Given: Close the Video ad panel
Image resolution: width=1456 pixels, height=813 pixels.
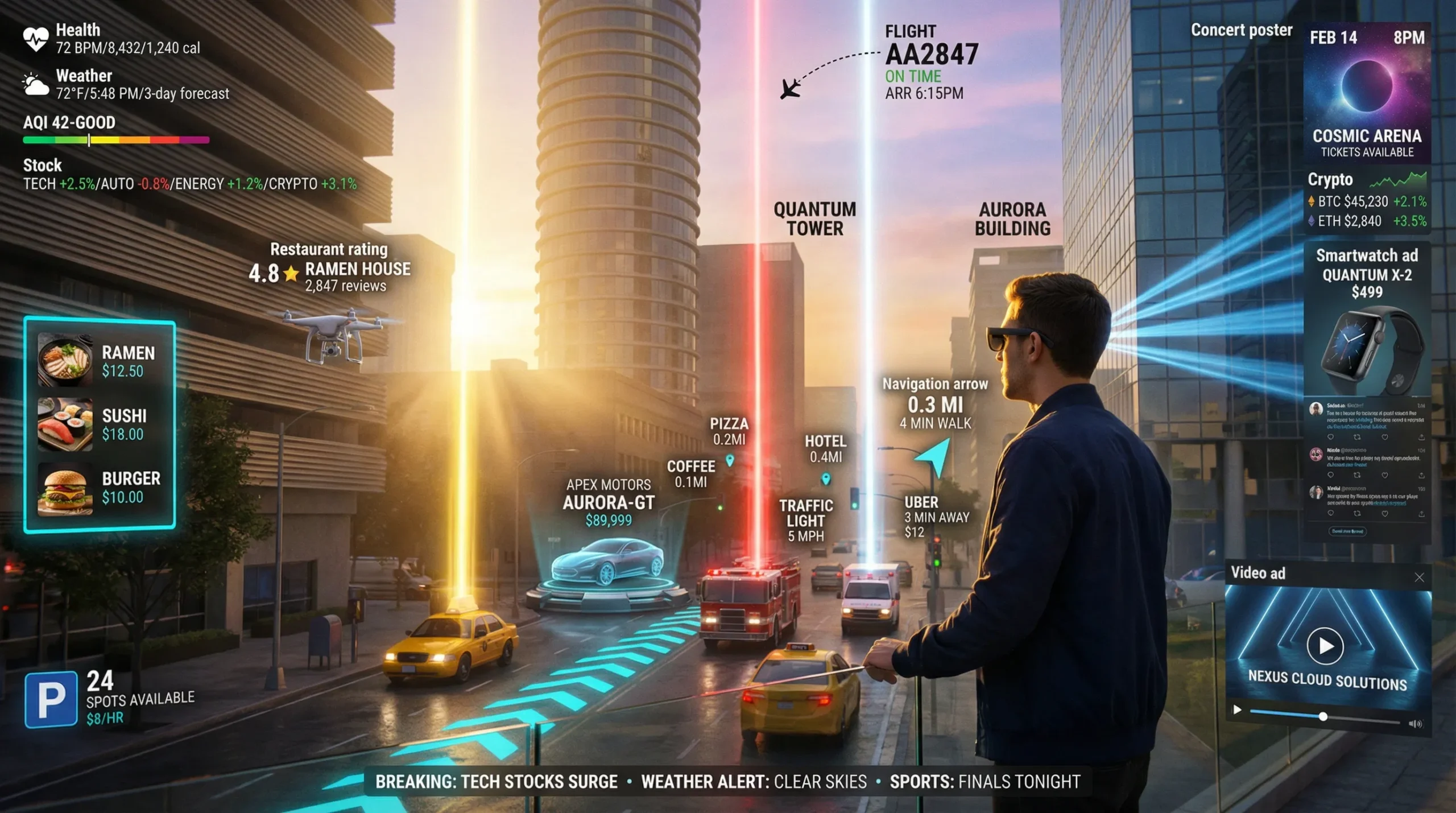Looking at the screenshot, I should 1419,578.
